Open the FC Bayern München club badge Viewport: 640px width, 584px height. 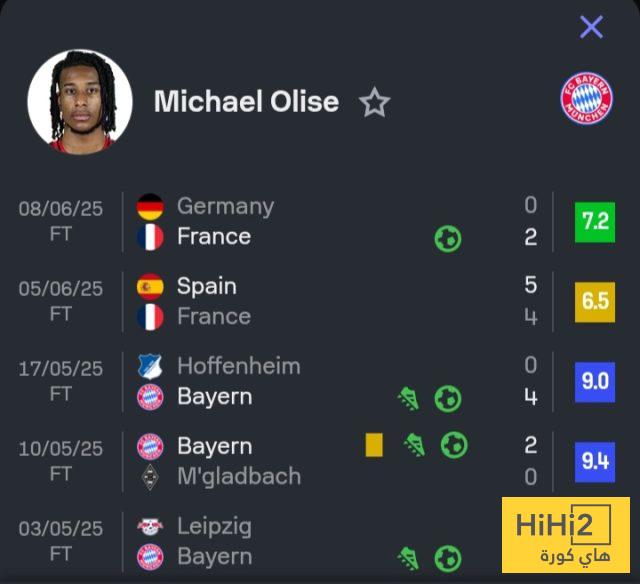586,101
